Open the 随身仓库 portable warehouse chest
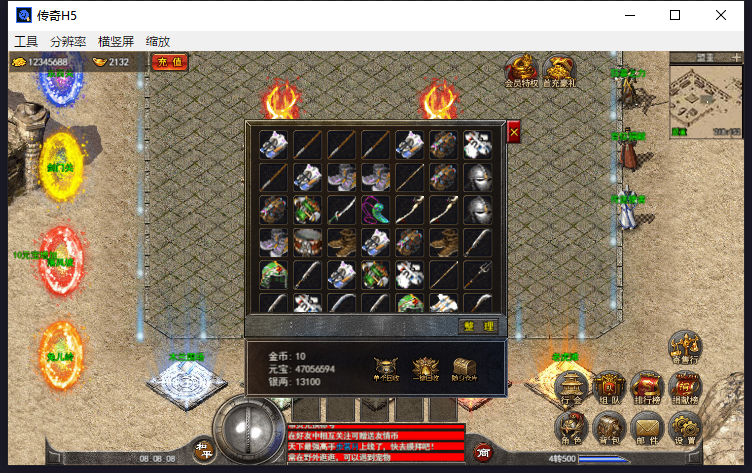Viewport: 752px width, 473px height. point(464,367)
